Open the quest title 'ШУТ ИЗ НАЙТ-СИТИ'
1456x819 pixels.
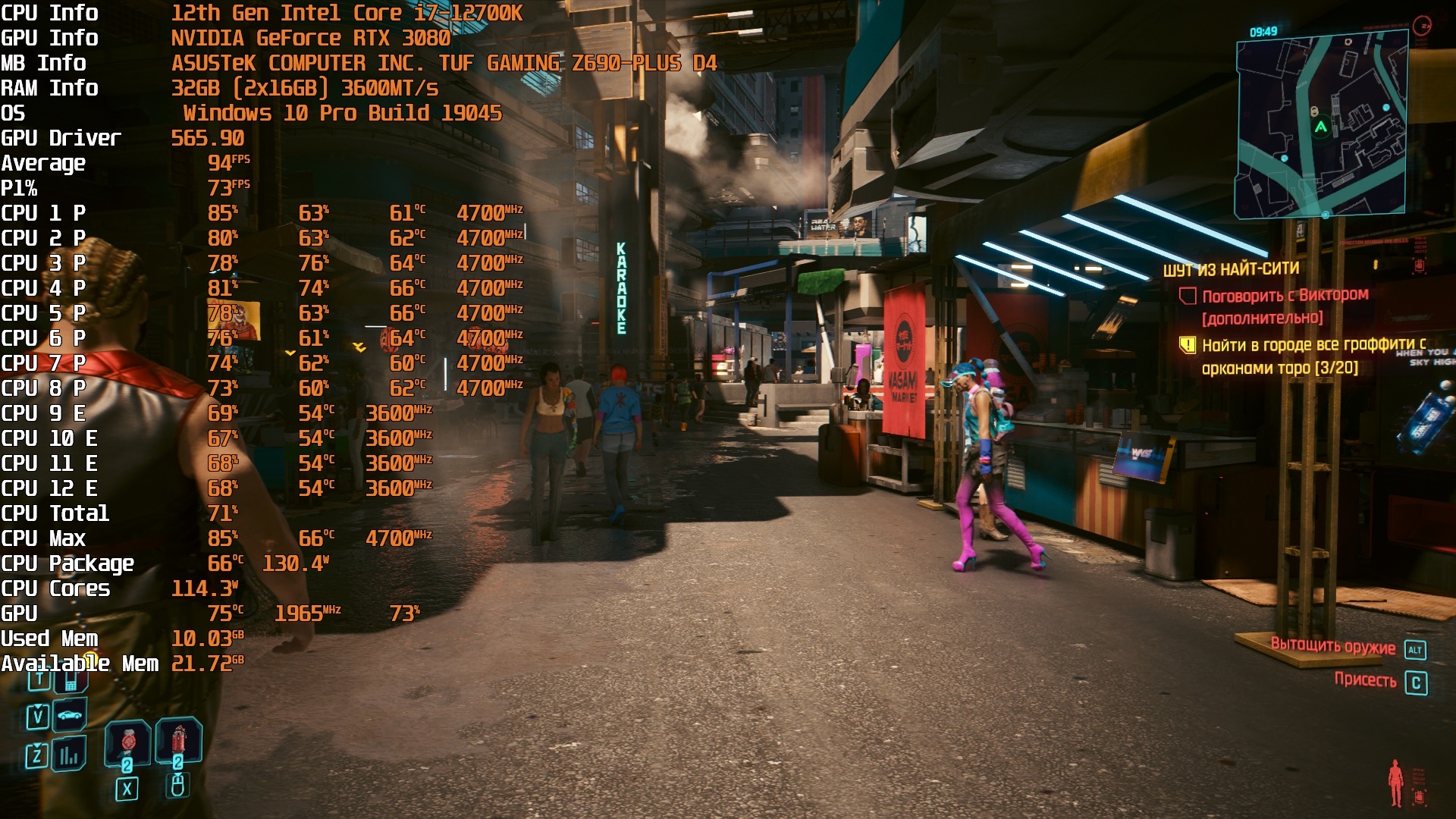(1231, 269)
